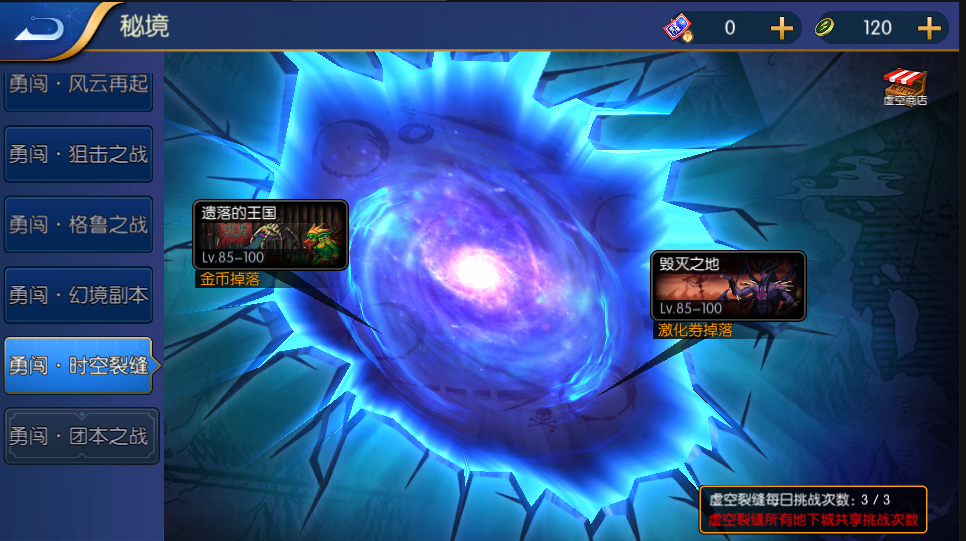Image resolution: width=966 pixels, height=541 pixels.
Task: Select the 勇闯·狙击之战 tab
Action: (x=78, y=155)
